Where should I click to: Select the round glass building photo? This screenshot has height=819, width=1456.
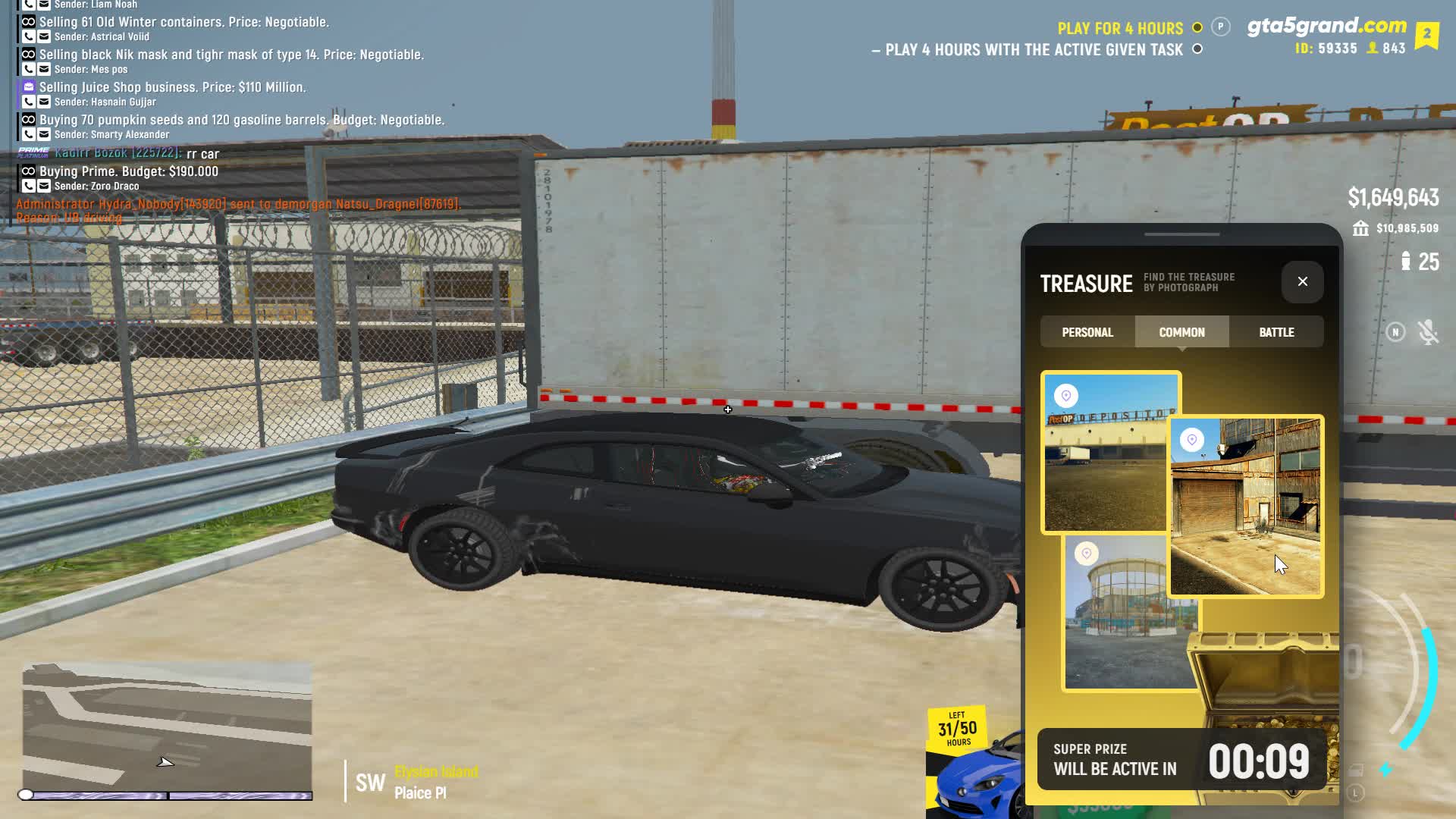1122,622
